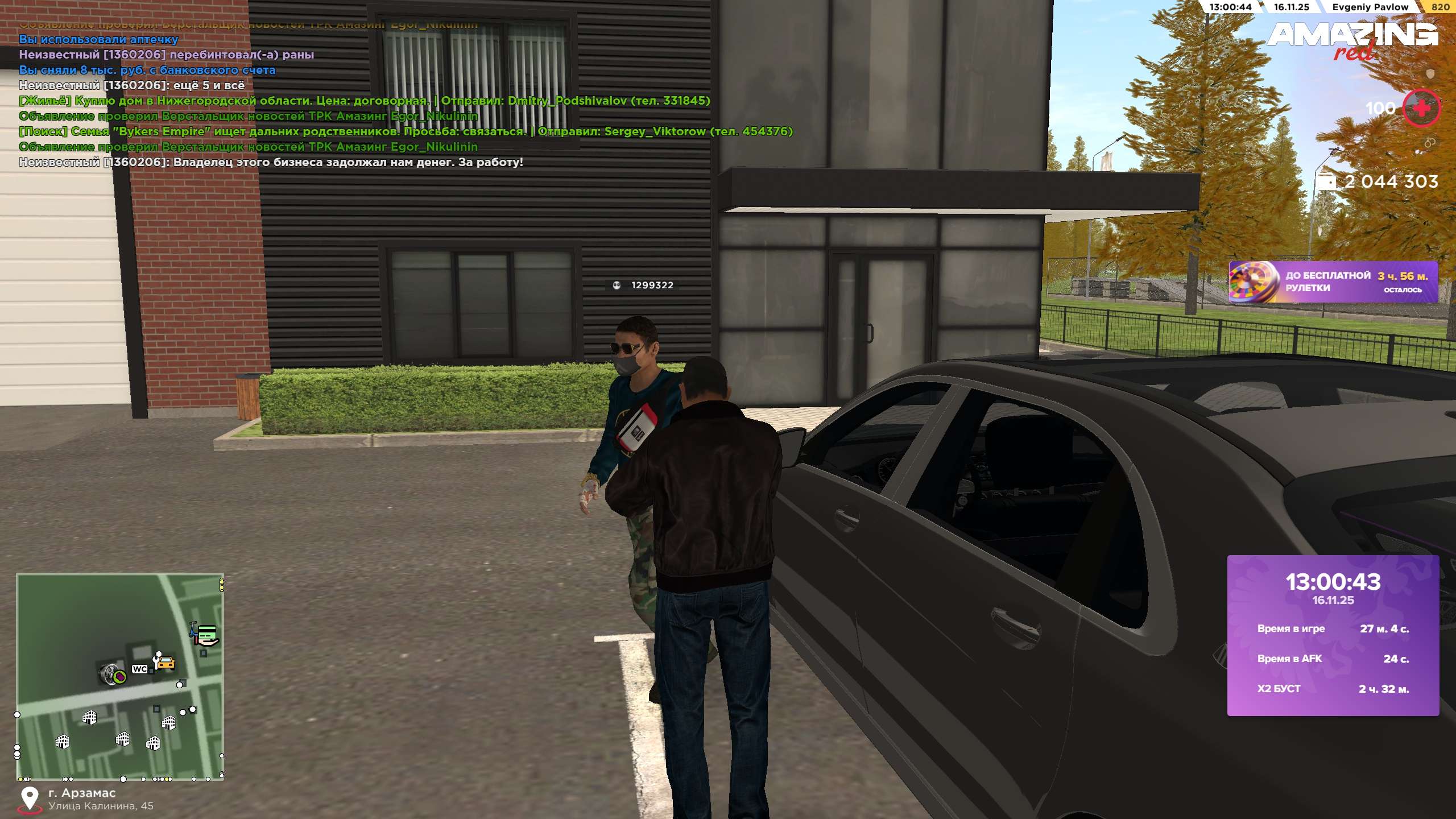Click the housing ad from Dmitry_Podshivalov in chat

point(364,101)
